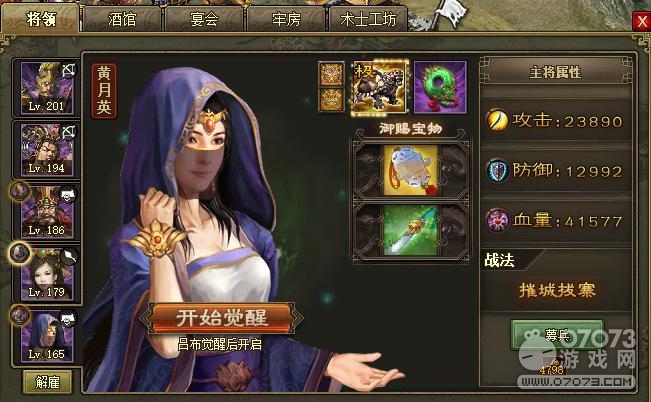Open the green sword treasure slot
This screenshot has height=402, width=651.
point(410,231)
